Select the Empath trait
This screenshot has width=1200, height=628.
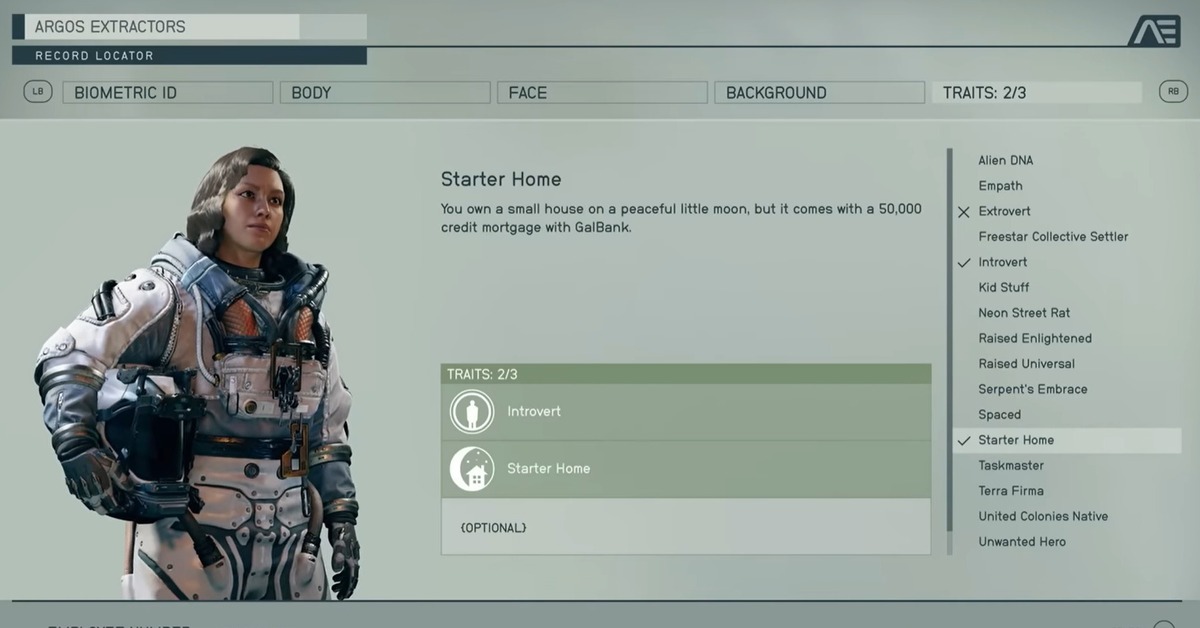click(x=1000, y=186)
